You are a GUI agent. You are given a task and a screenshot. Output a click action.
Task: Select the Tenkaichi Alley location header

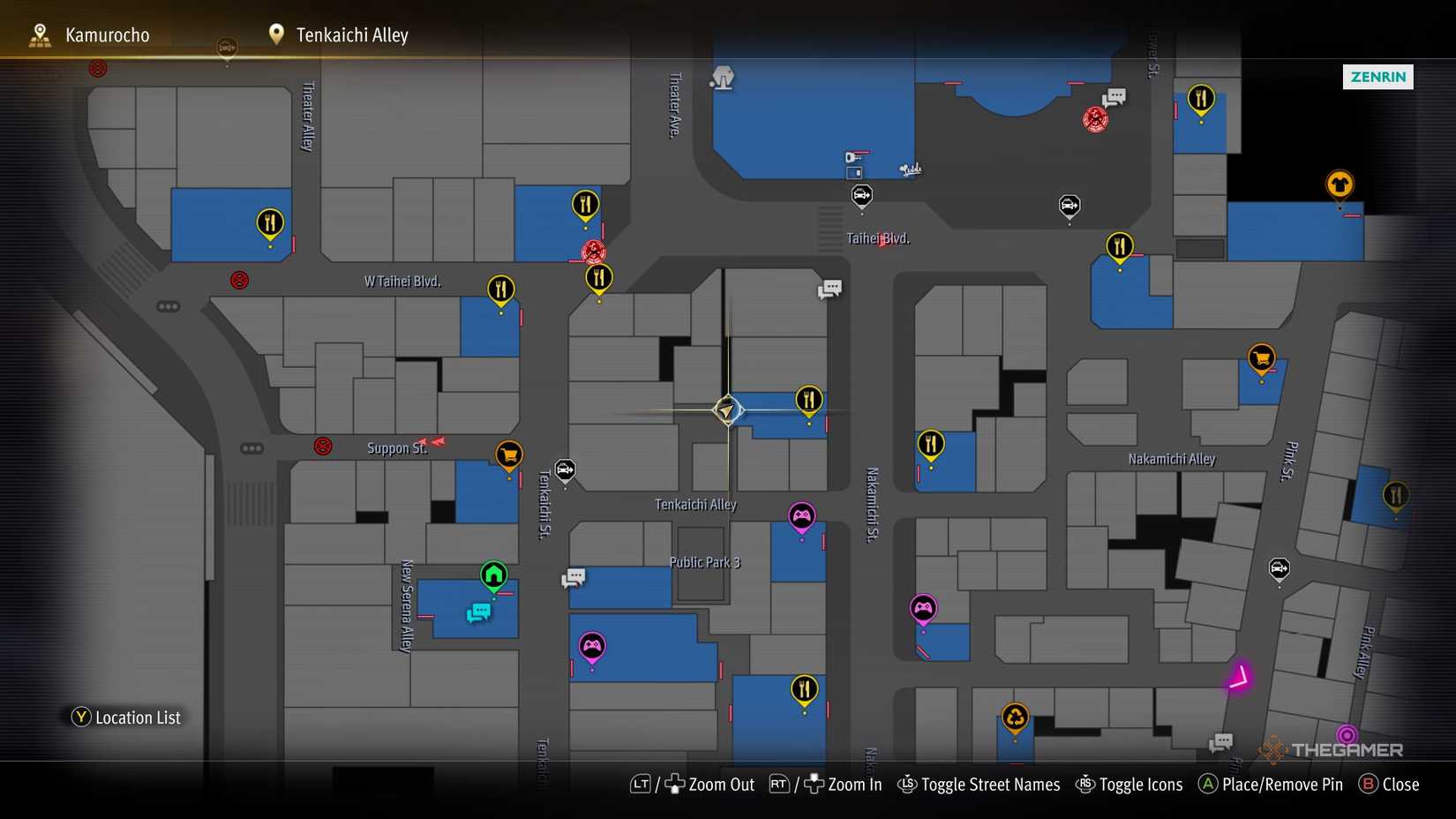pyautogui.click(x=350, y=34)
